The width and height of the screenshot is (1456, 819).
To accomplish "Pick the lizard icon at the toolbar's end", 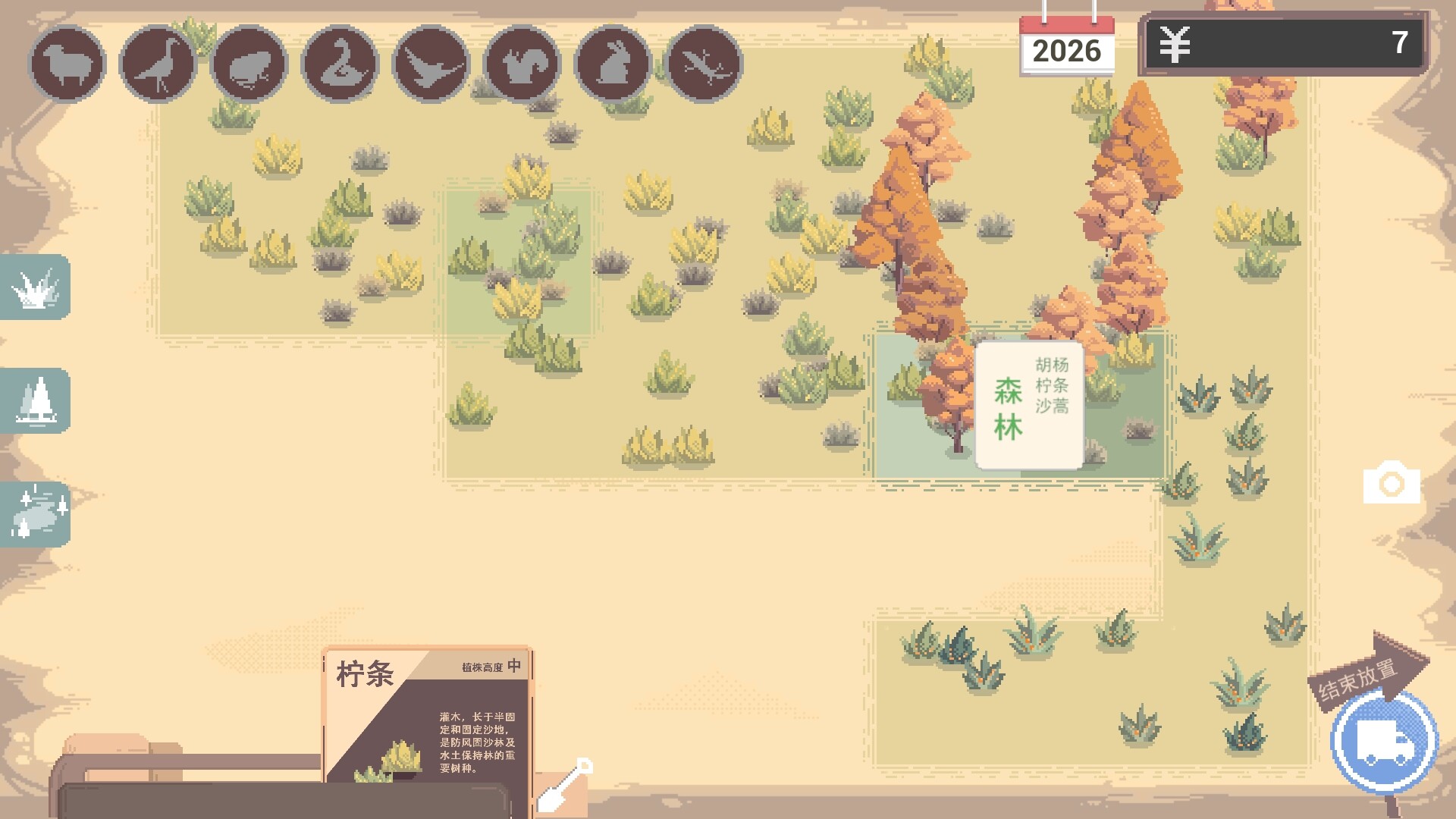I will coord(702,64).
